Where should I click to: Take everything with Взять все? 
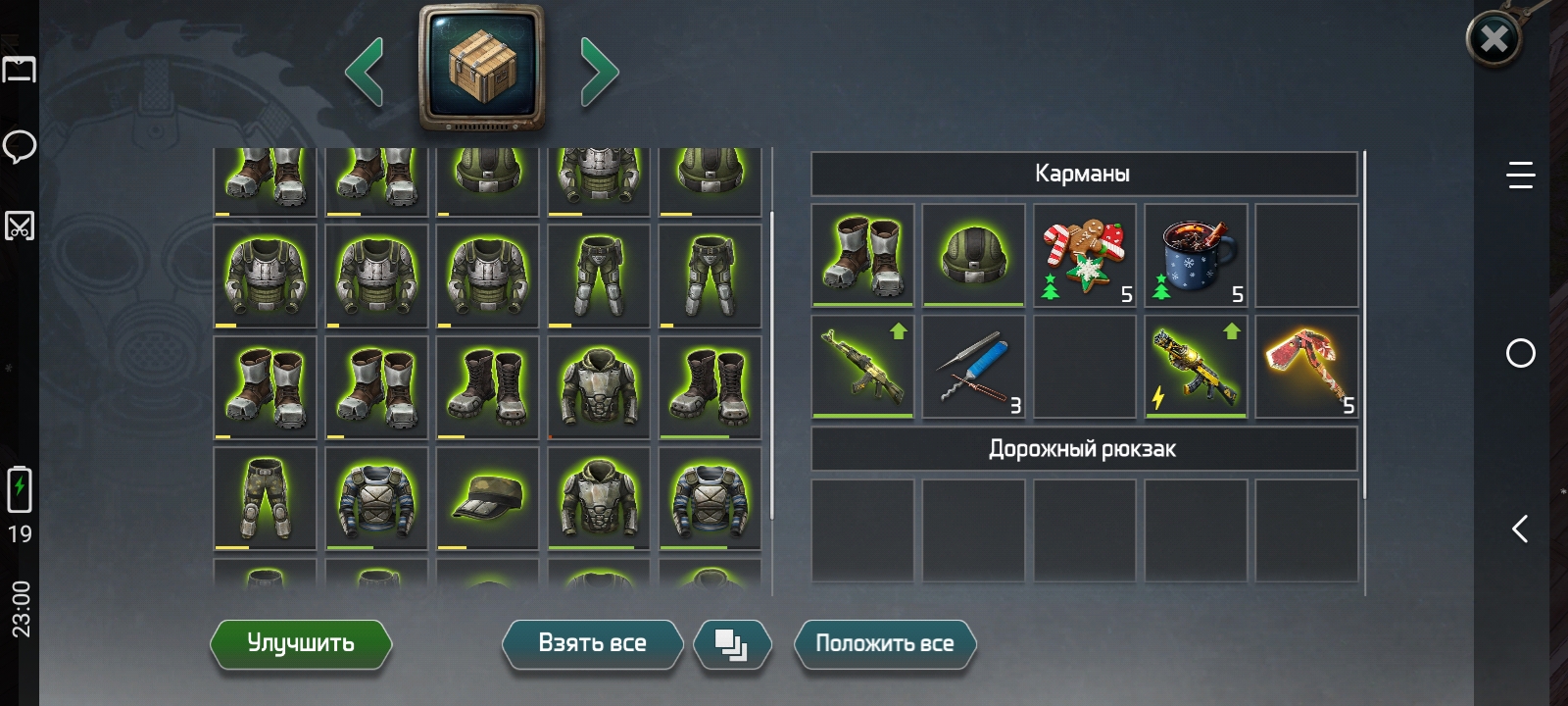pyautogui.click(x=592, y=644)
